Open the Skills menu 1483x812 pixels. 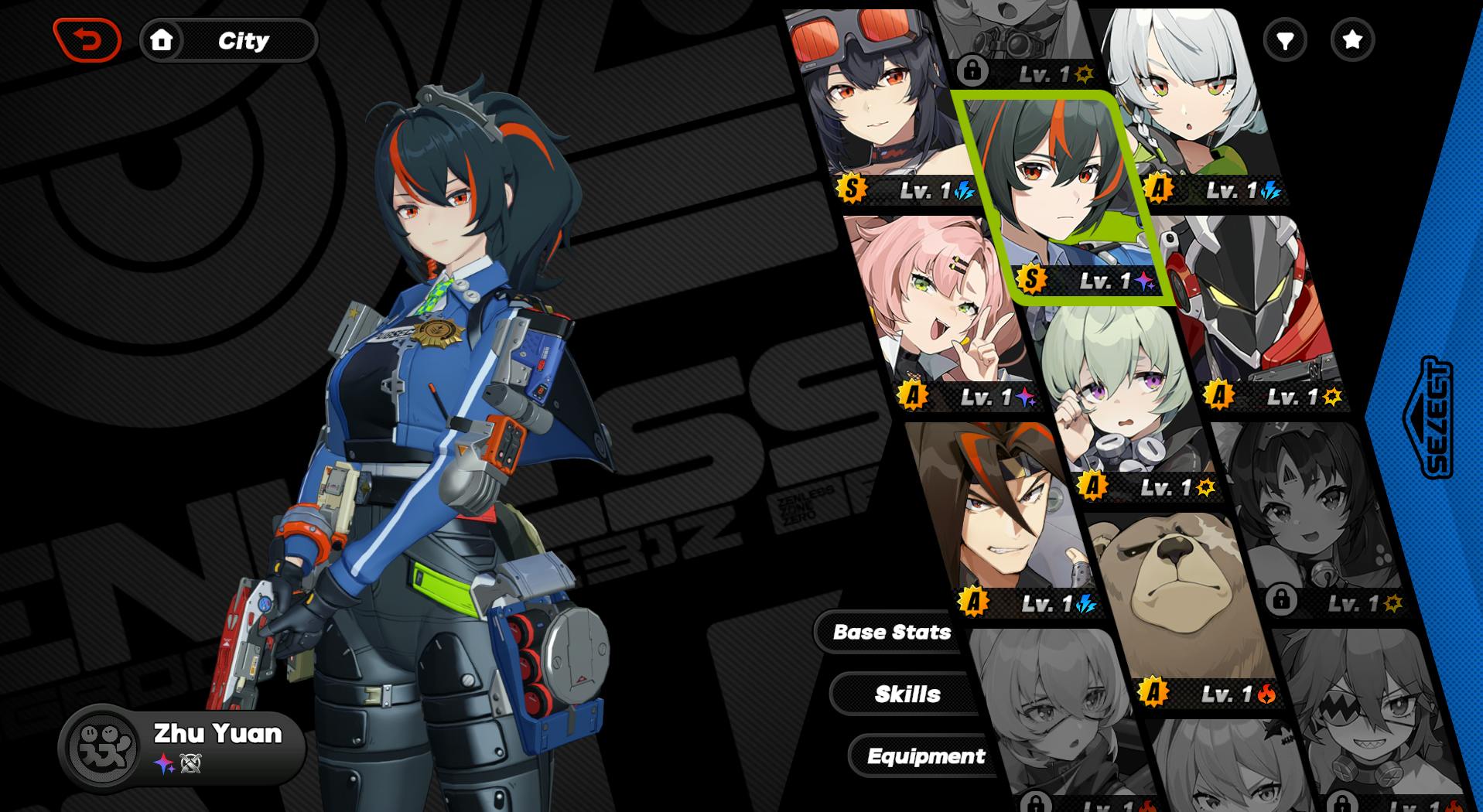pyautogui.click(x=907, y=694)
